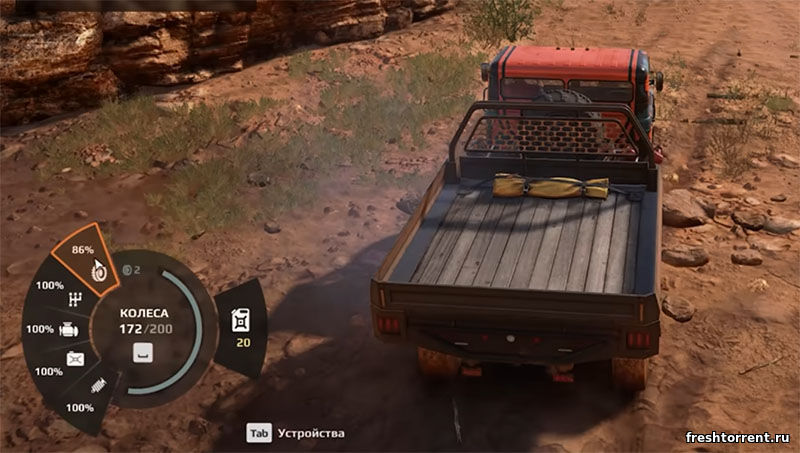This screenshot has height=453, width=800.
Task: Select the wheels repair segment at 86%
Action: point(91,262)
